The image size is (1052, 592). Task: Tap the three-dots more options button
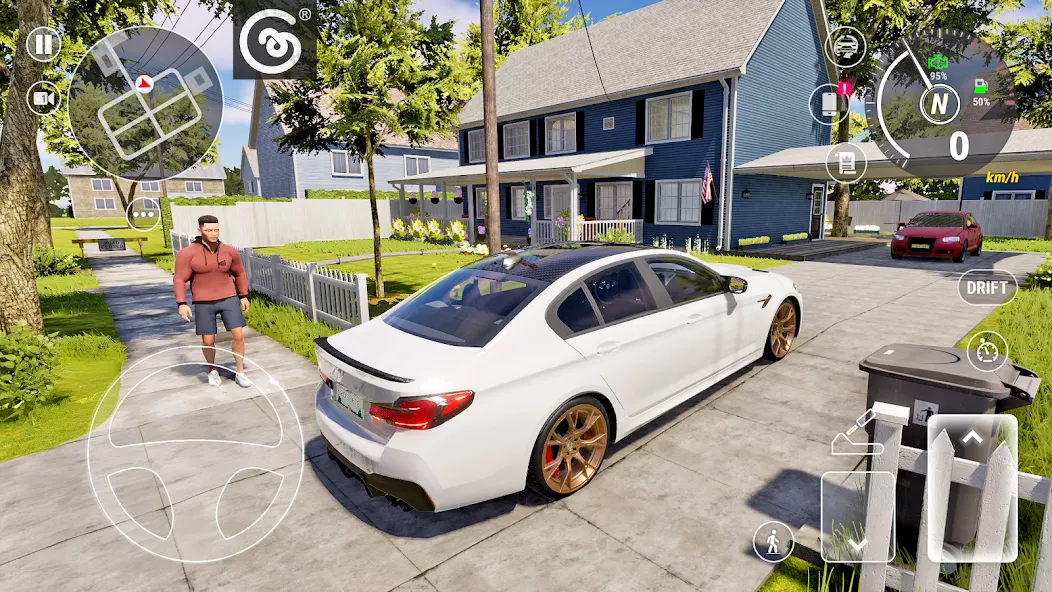(x=144, y=213)
